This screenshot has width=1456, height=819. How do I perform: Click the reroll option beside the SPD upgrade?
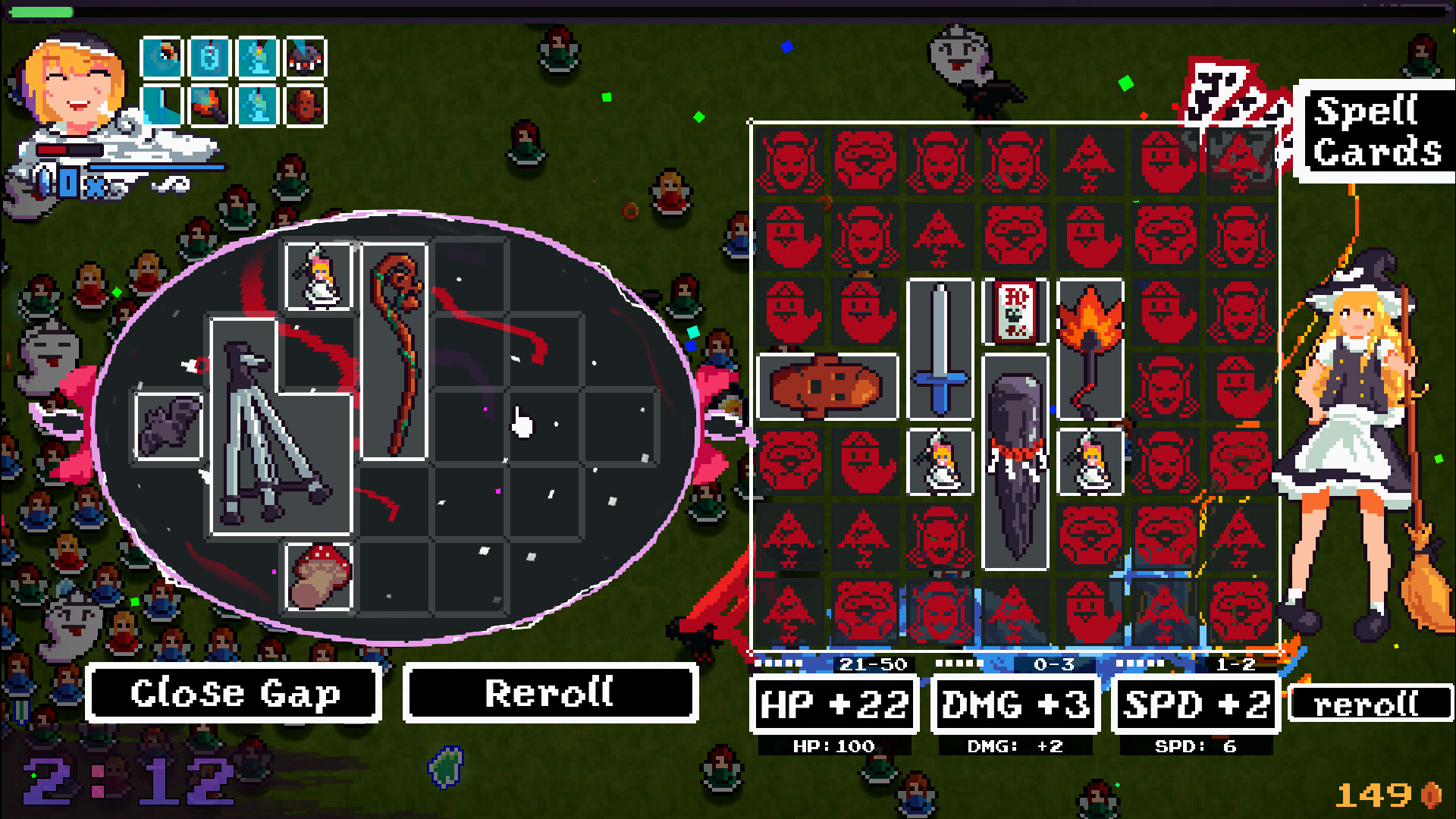click(x=1370, y=704)
